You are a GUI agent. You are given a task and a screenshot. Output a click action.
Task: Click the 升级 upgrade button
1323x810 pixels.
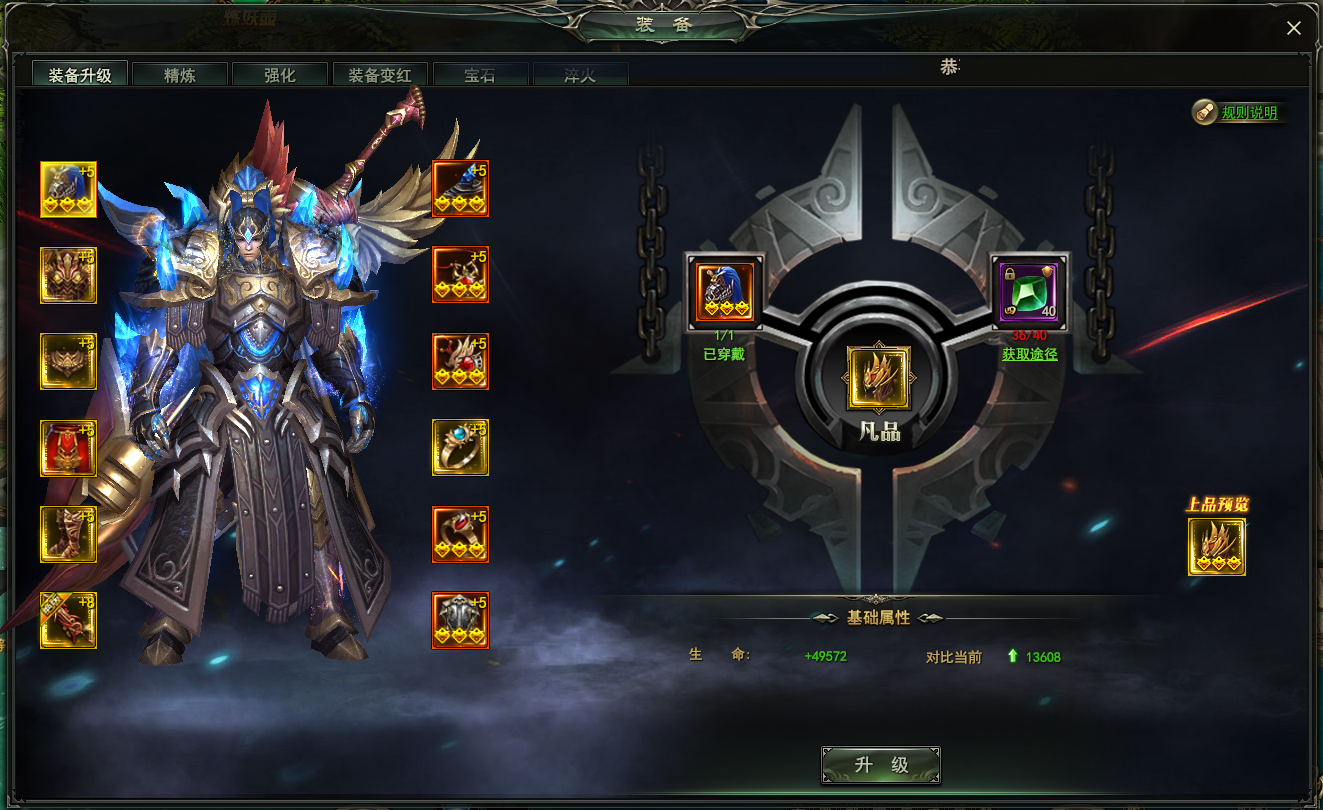[880, 765]
